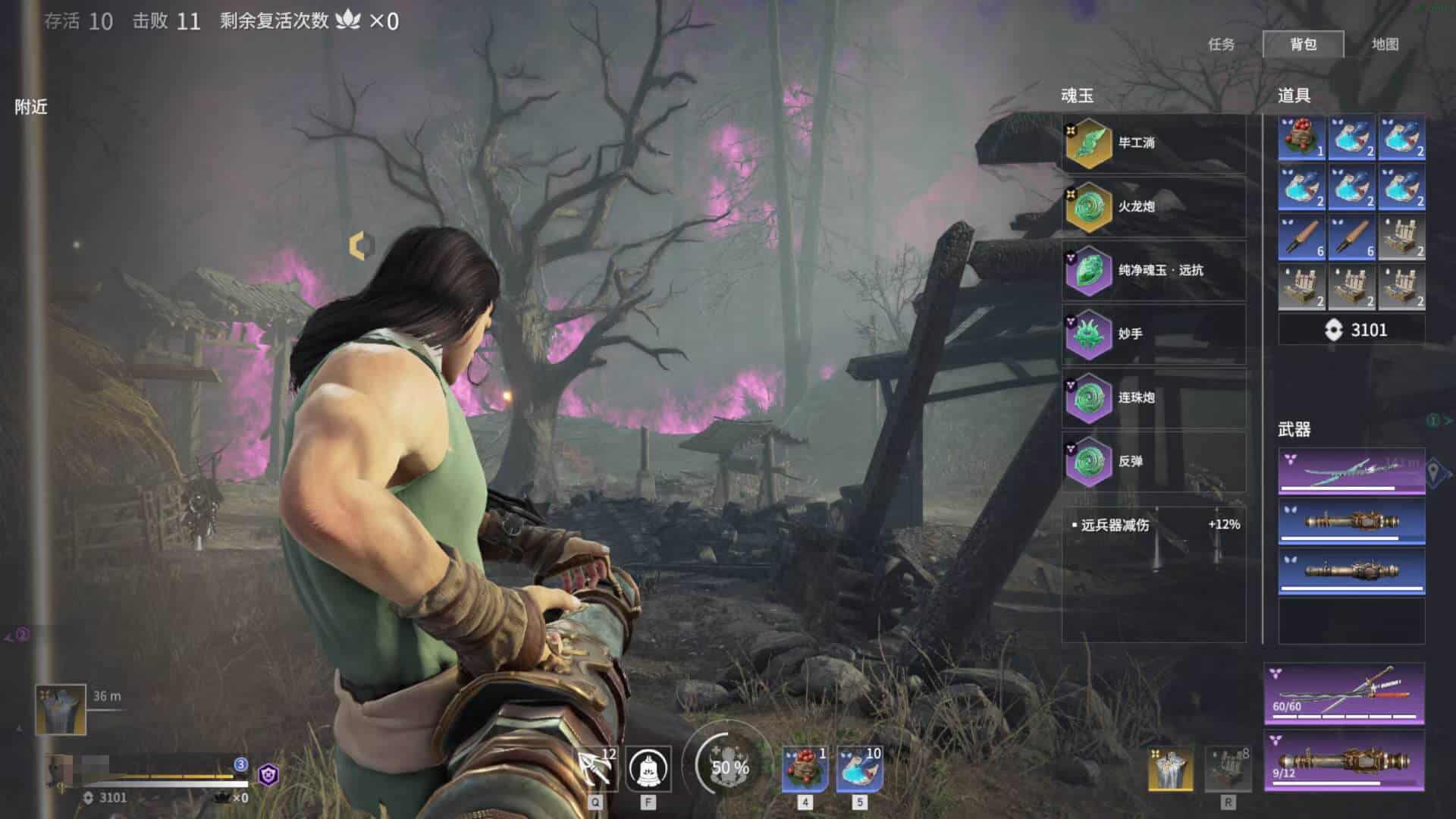
Task: Select the purple blade in 武器 list
Action: tap(1351, 472)
